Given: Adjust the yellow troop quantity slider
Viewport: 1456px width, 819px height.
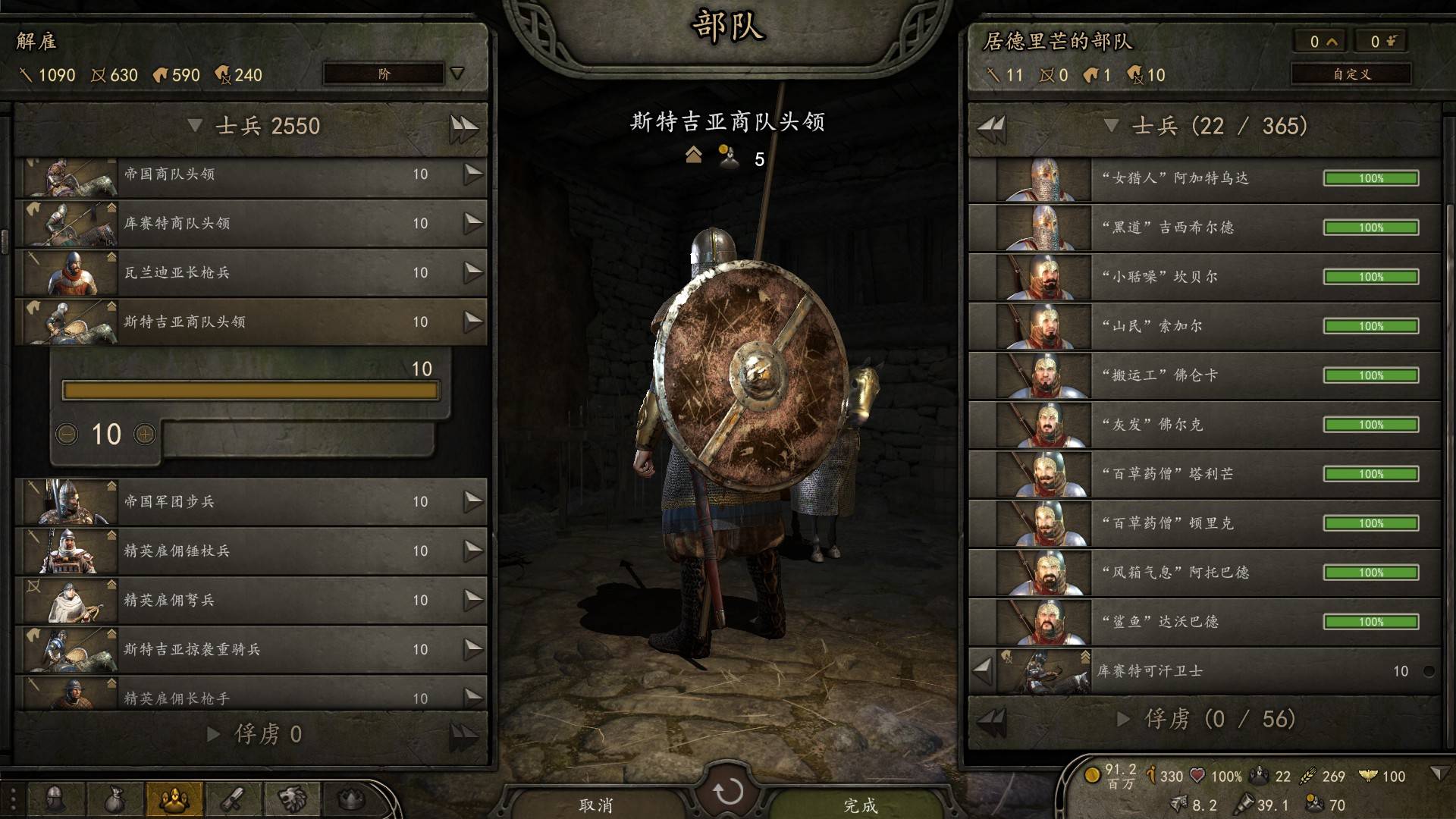Looking at the screenshot, I should pyautogui.click(x=250, y=391).
